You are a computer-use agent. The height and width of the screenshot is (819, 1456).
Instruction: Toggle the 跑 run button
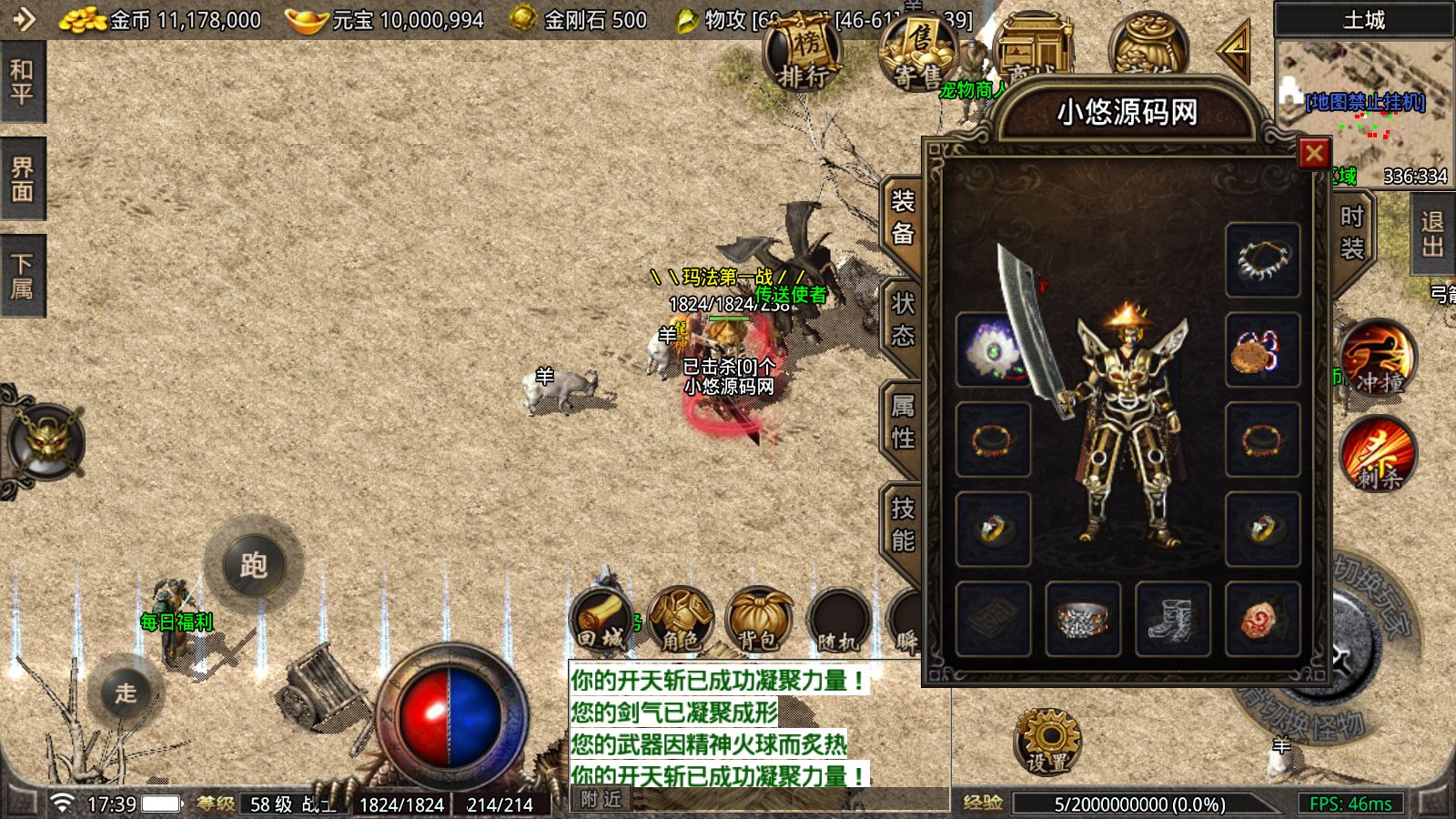click(253, 565)
